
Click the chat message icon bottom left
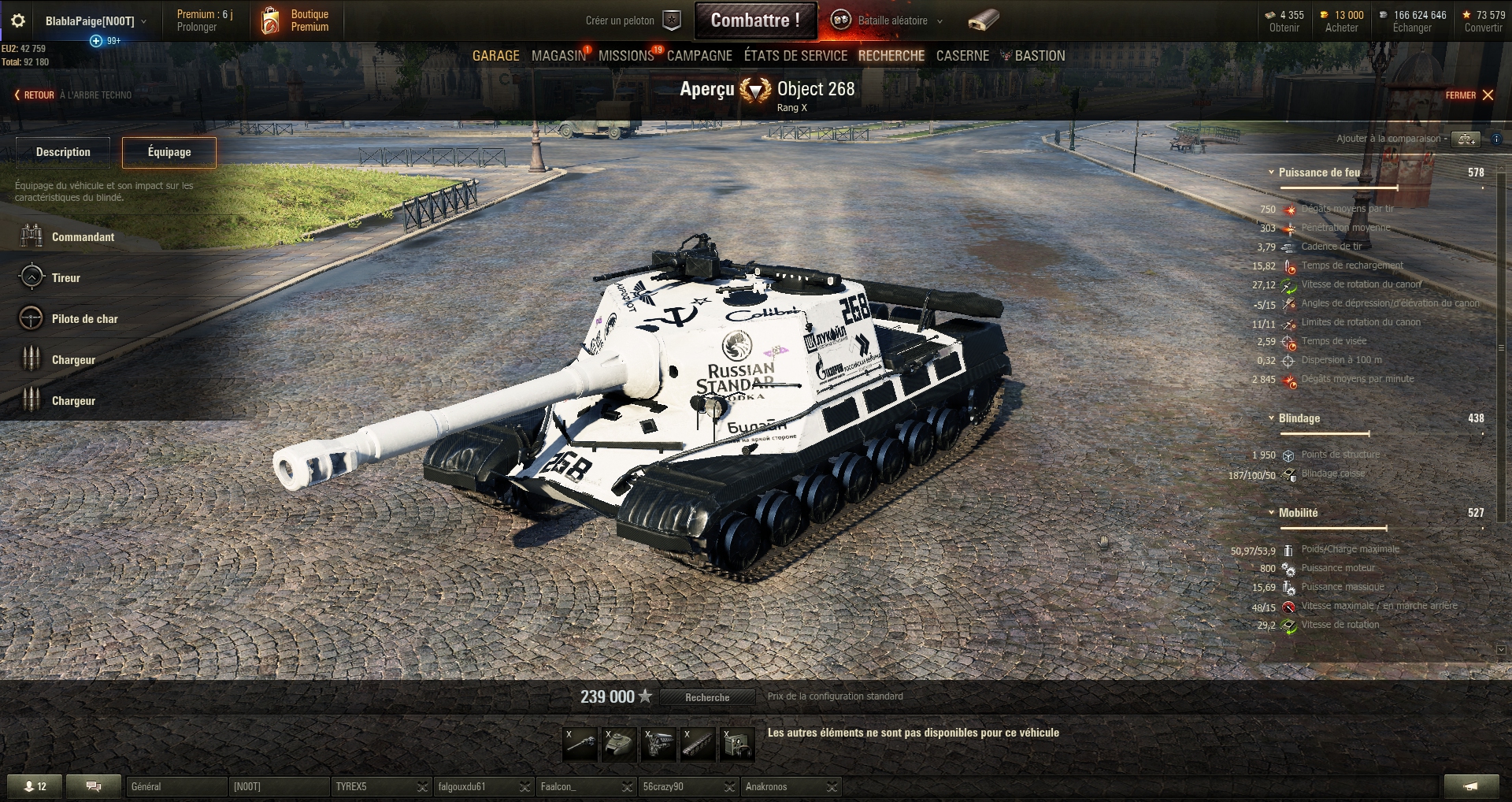pos(94,786)
